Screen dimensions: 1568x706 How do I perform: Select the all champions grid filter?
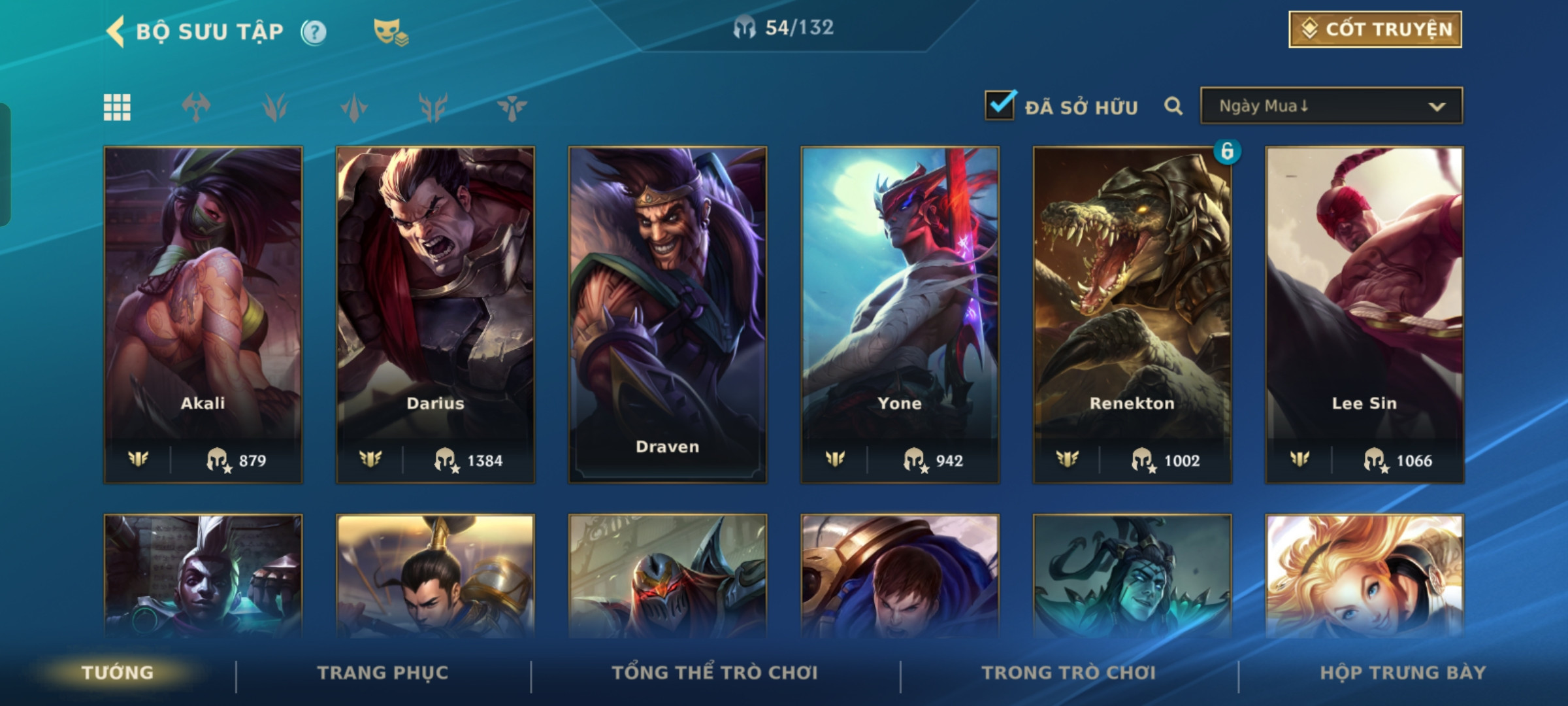[117, 107]
